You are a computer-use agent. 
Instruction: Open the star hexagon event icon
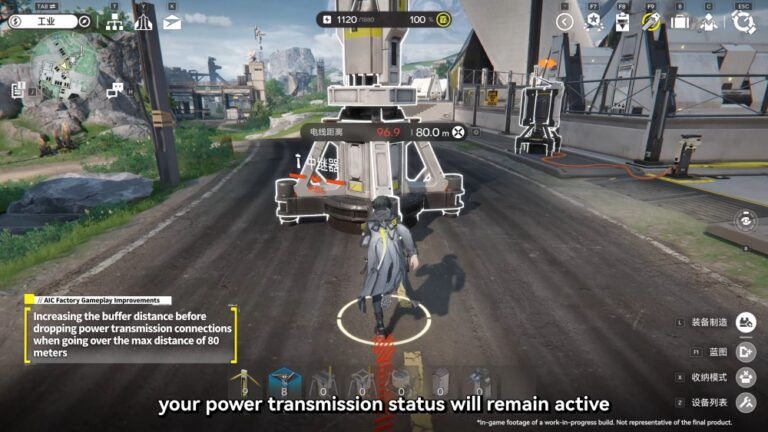593,21
